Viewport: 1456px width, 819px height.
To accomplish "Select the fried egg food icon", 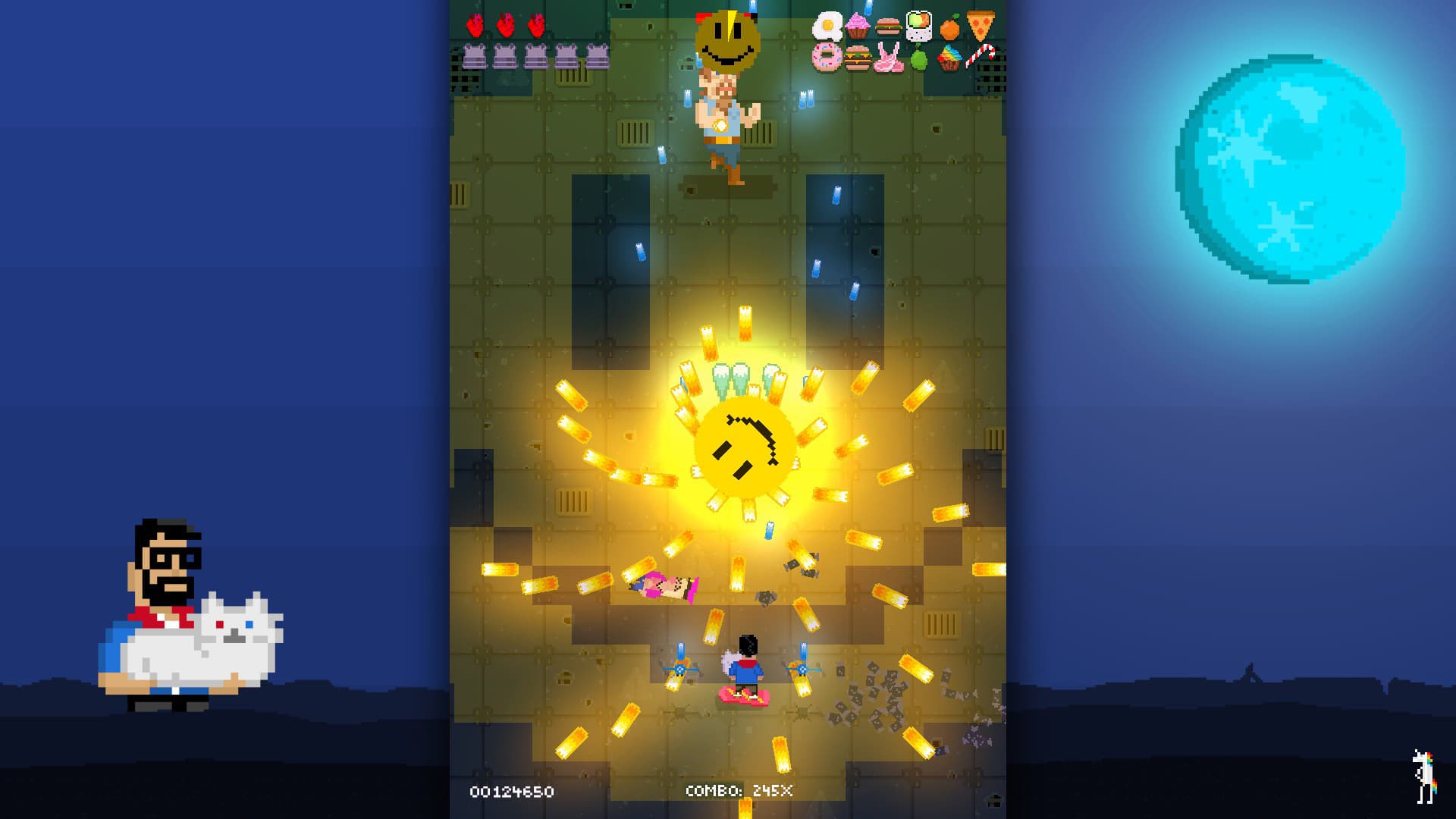I will point(828,26).
